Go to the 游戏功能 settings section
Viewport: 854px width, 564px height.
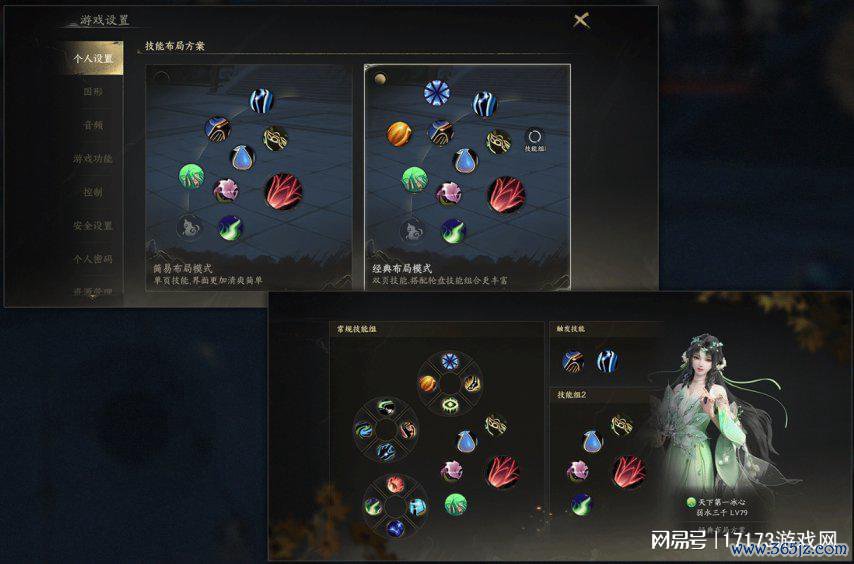tap(93, 159)
